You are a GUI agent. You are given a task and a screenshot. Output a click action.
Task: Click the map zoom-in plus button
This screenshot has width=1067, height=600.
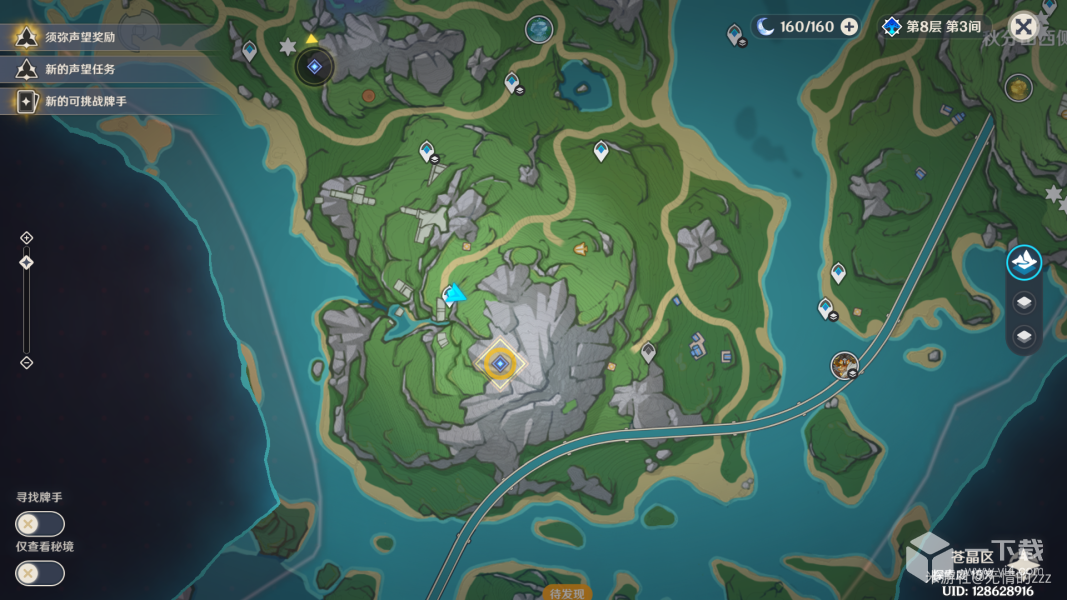(x=27, y=237)
